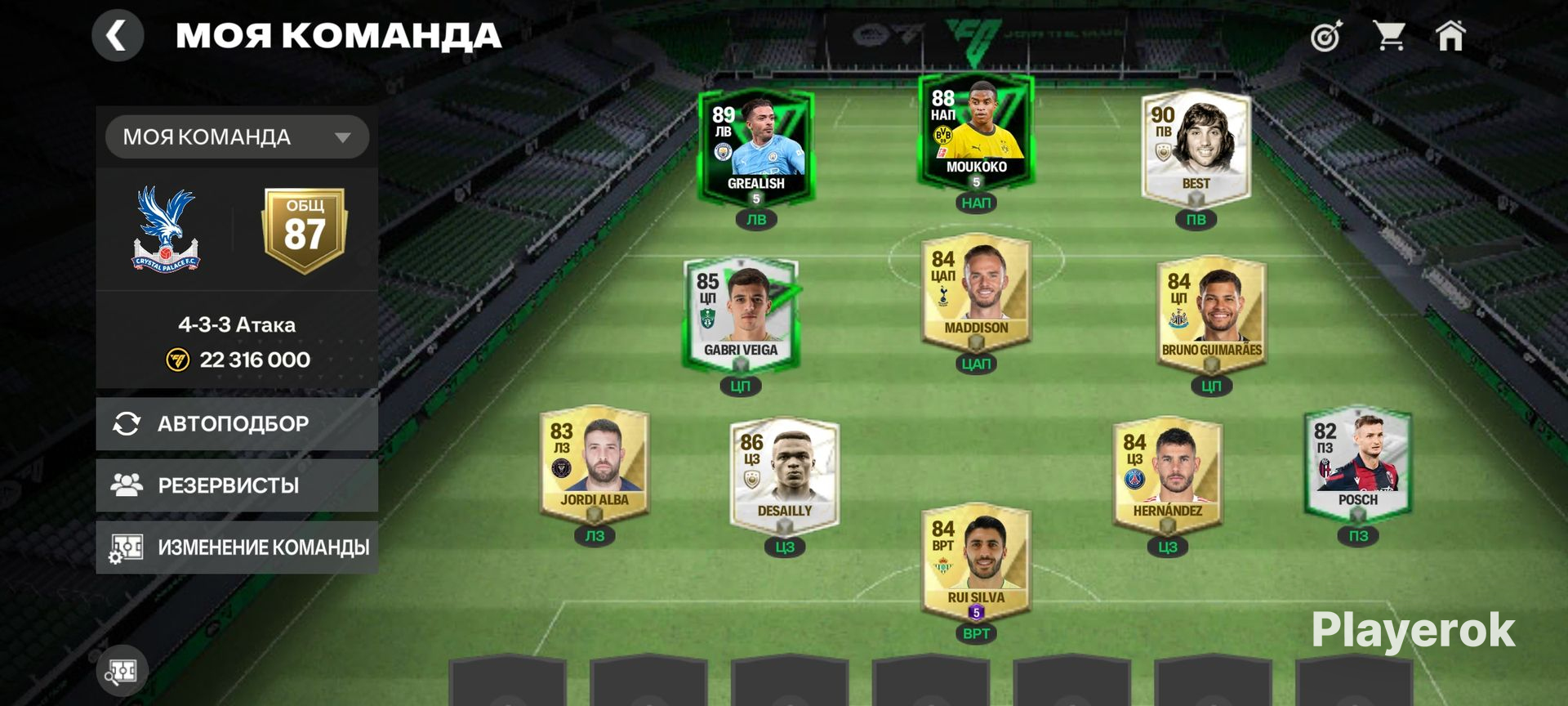Go back using the arrow button
This screenshot has width=1568, height=706.
pyautogui.click(x=118, y=36)
